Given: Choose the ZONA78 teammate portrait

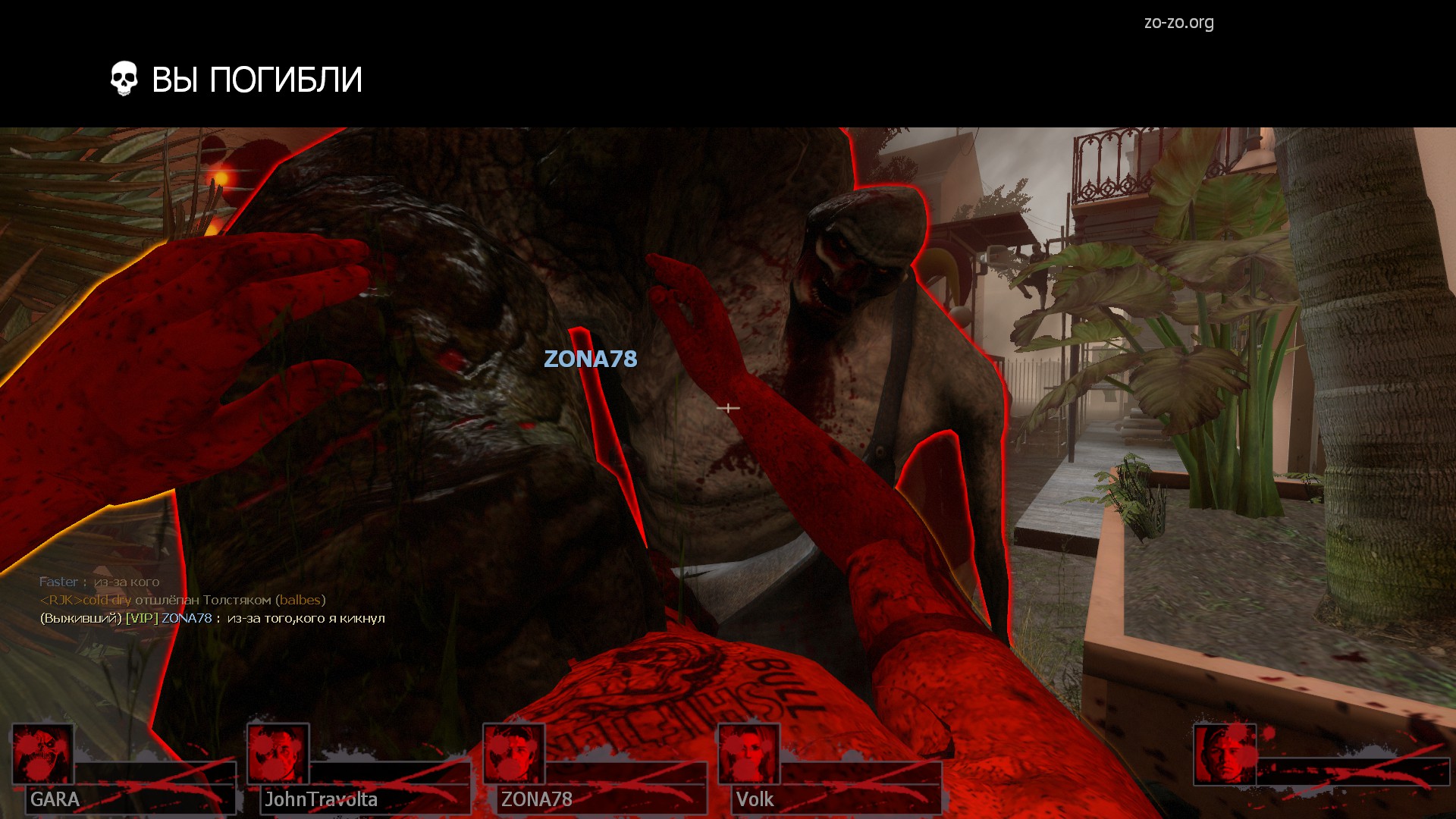Looking at the screenshot, I should tap(514, 754).
